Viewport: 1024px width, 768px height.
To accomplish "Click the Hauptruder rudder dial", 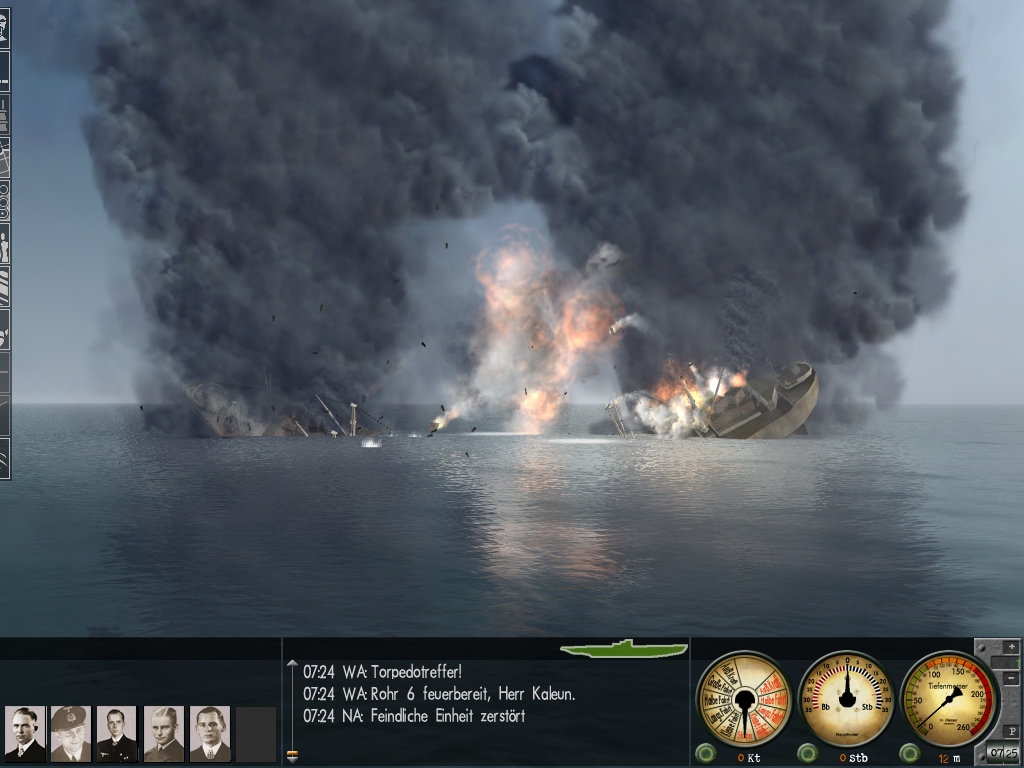I will (x=848, y=697).
